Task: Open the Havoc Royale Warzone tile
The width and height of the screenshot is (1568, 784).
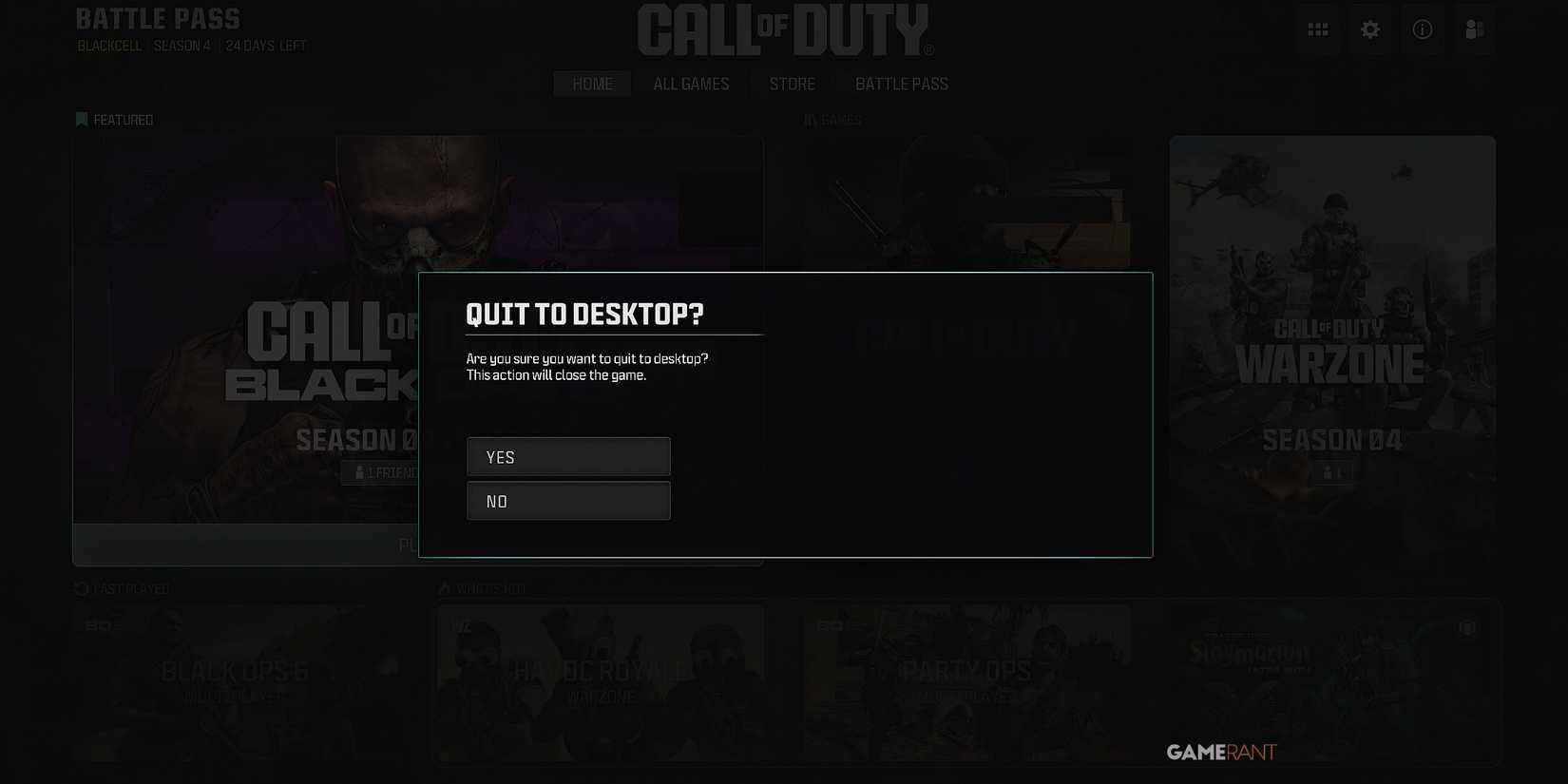Action: click(600, 682)
